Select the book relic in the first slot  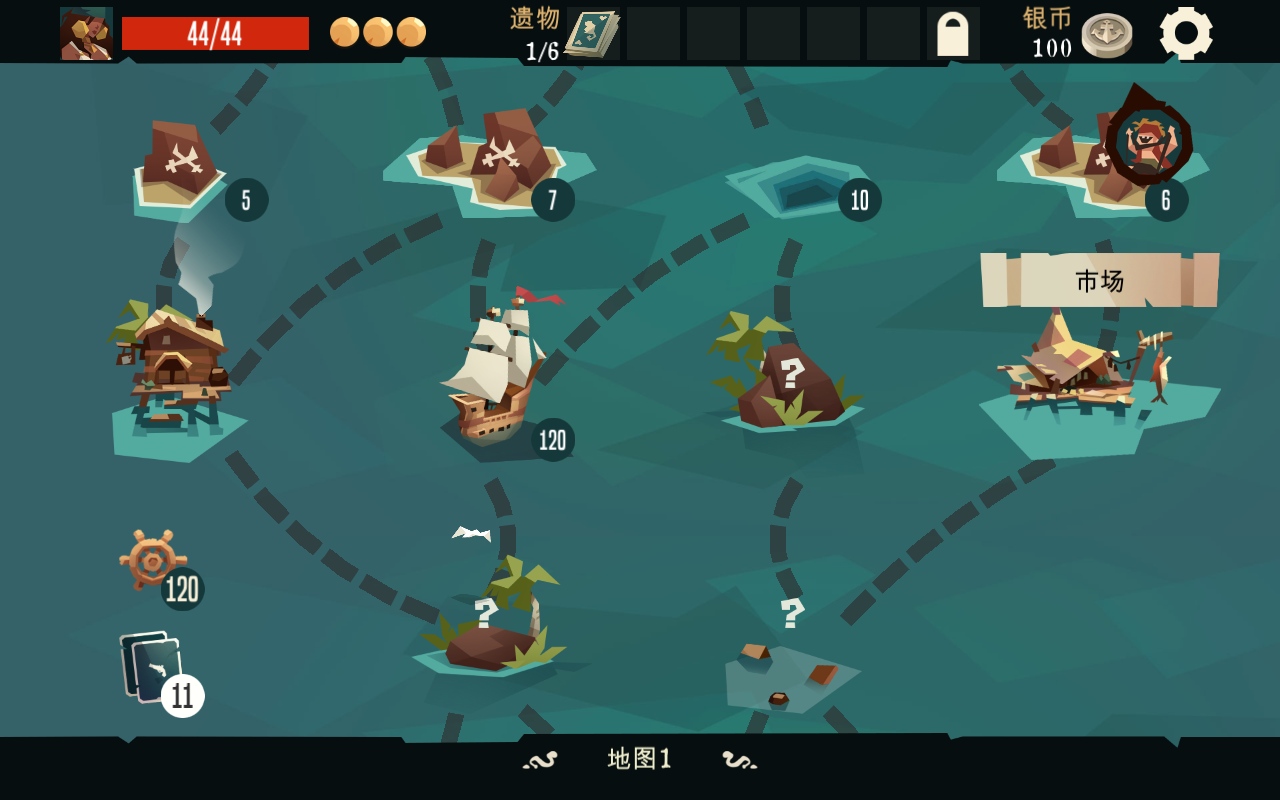click(x=592, y=33)
